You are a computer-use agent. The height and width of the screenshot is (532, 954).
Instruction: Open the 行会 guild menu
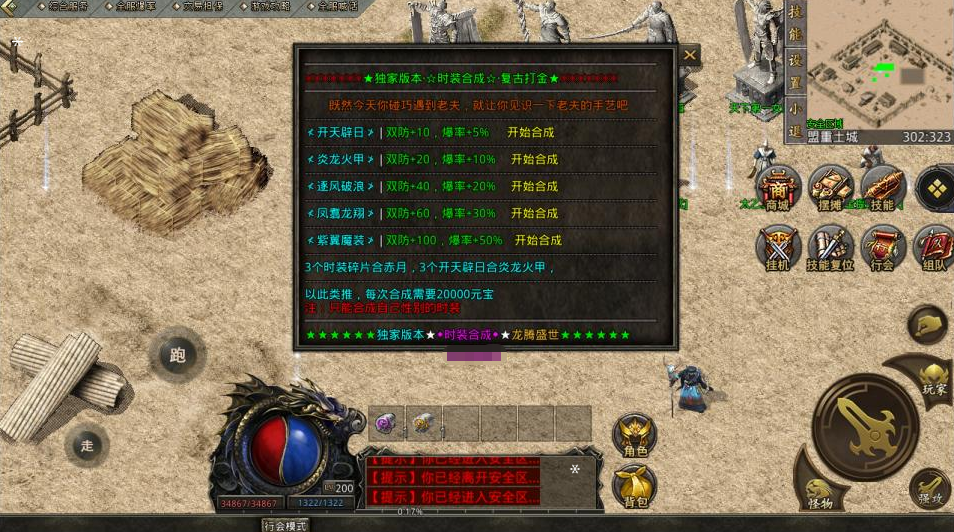coord(882,248)
